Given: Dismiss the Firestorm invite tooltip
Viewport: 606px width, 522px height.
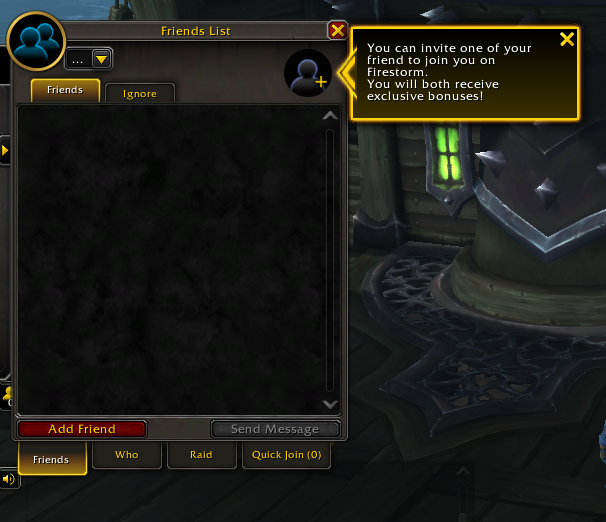Looking at the screenshot, I should [x=567, y=40].
